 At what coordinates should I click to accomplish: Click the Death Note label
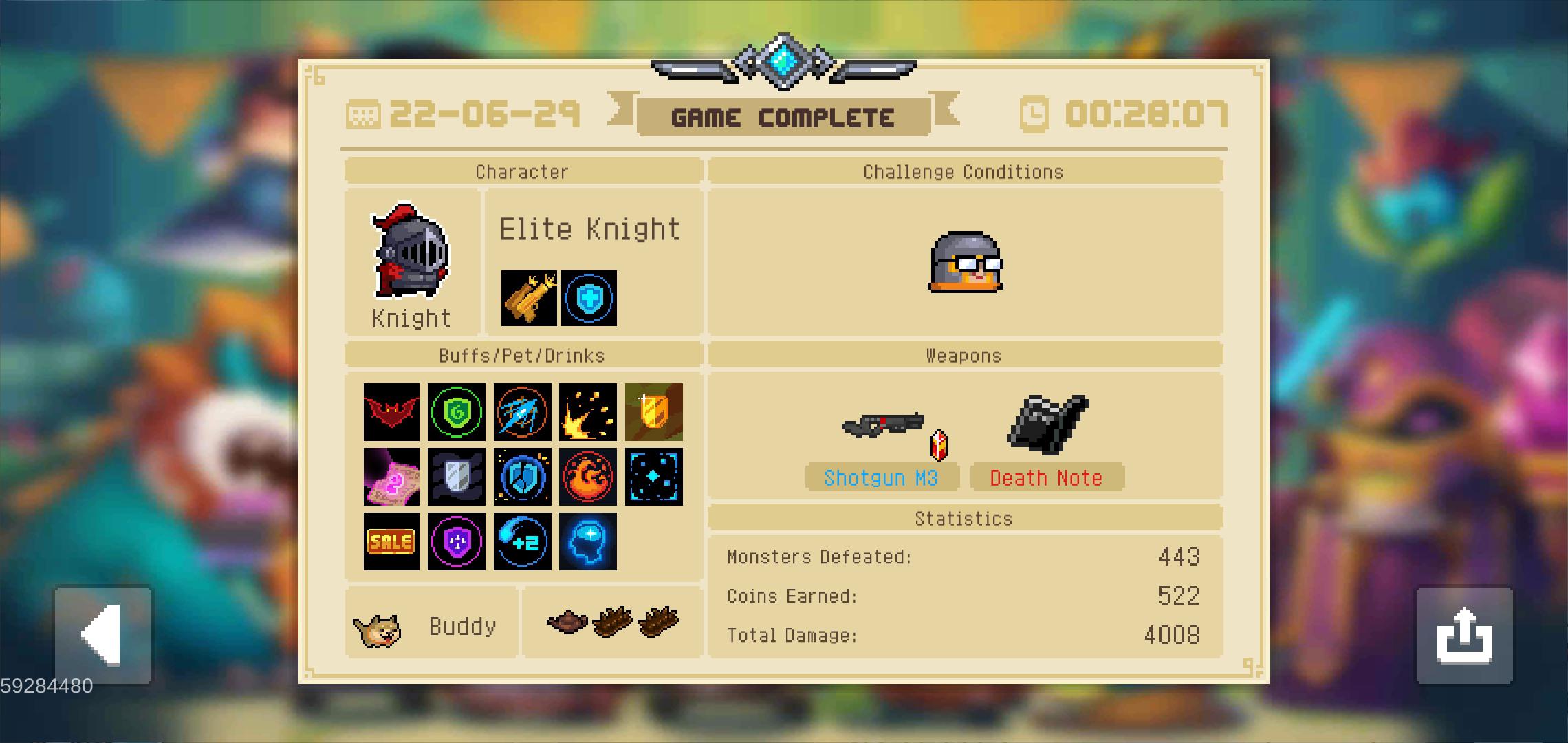[1047, 477]
